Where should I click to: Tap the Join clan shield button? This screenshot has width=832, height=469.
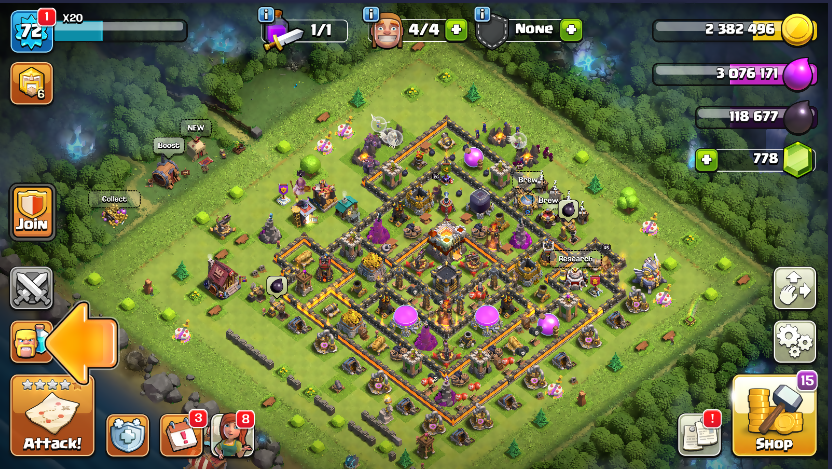[31, 211]
